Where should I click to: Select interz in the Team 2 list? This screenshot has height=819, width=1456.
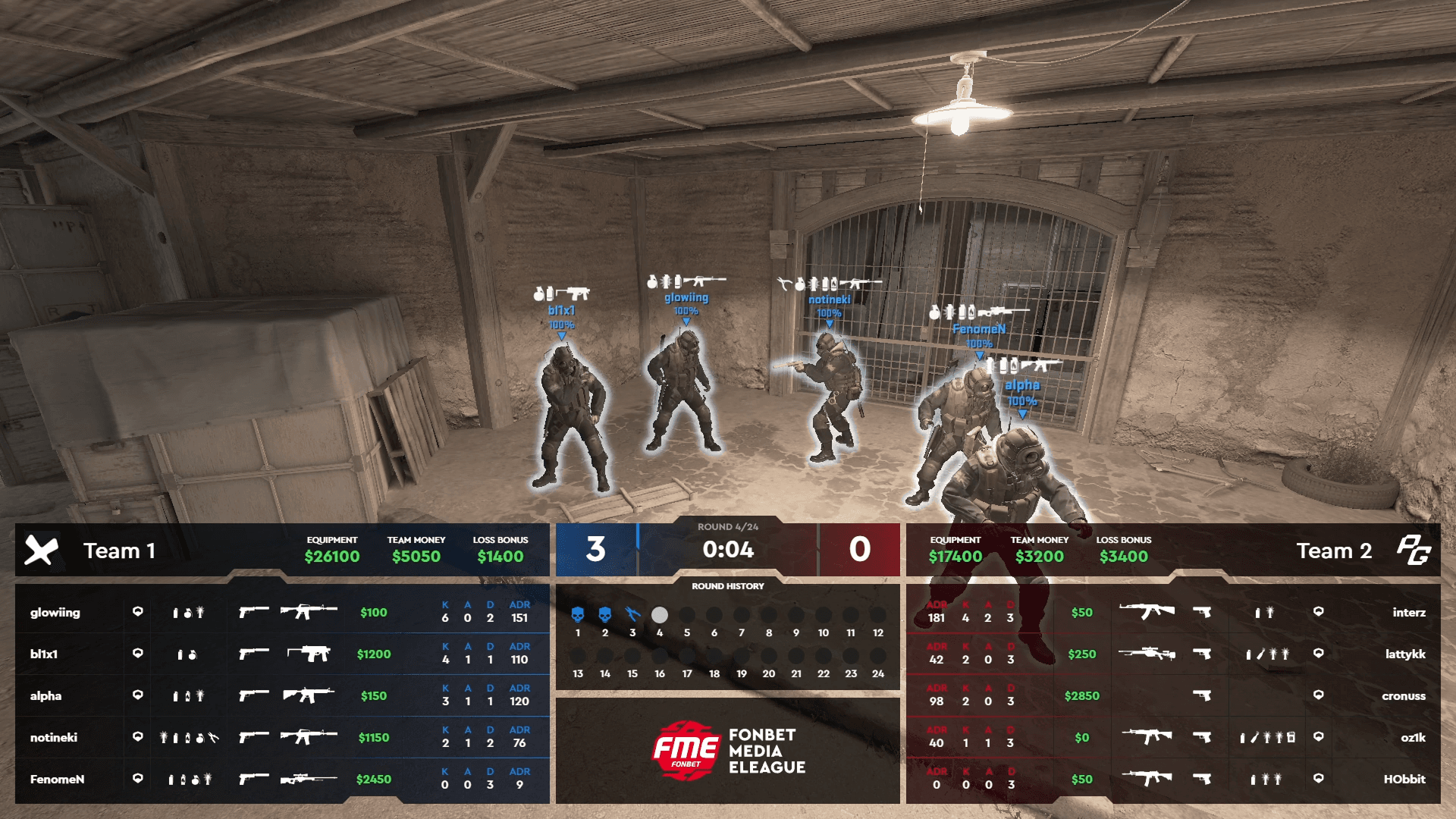(1408, 613)
